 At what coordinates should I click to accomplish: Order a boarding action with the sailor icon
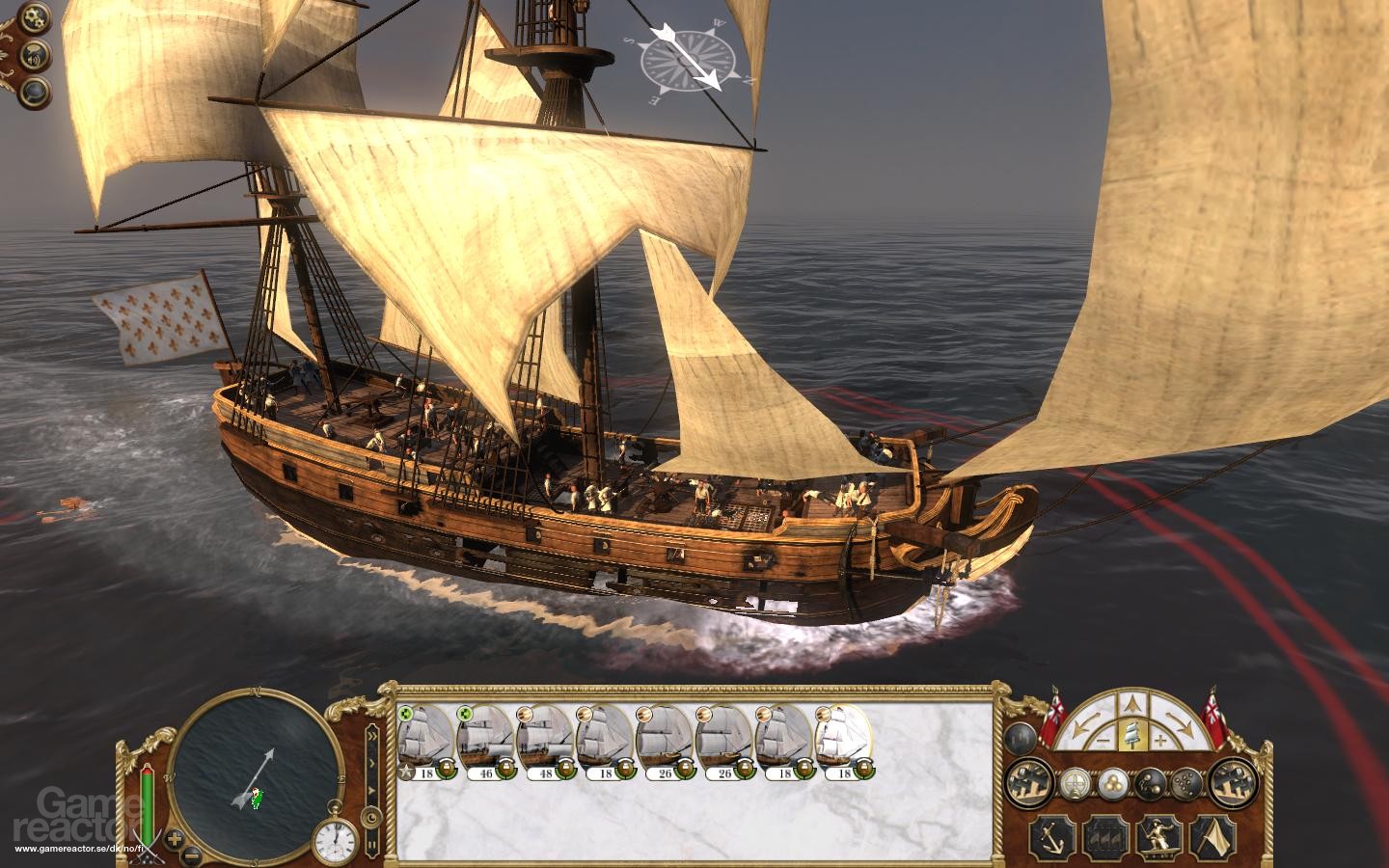1158,838
